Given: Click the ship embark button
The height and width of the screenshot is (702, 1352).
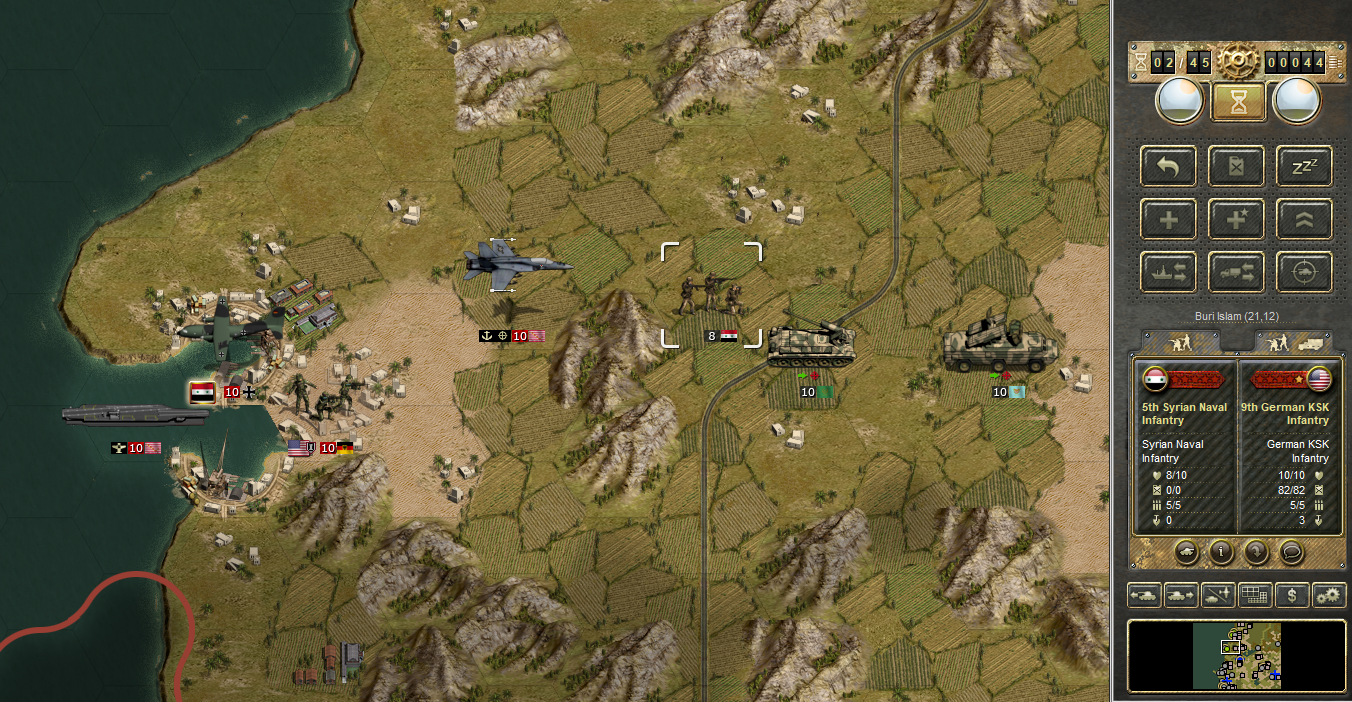Looking at the screenshot, I should coord(1168,272).
